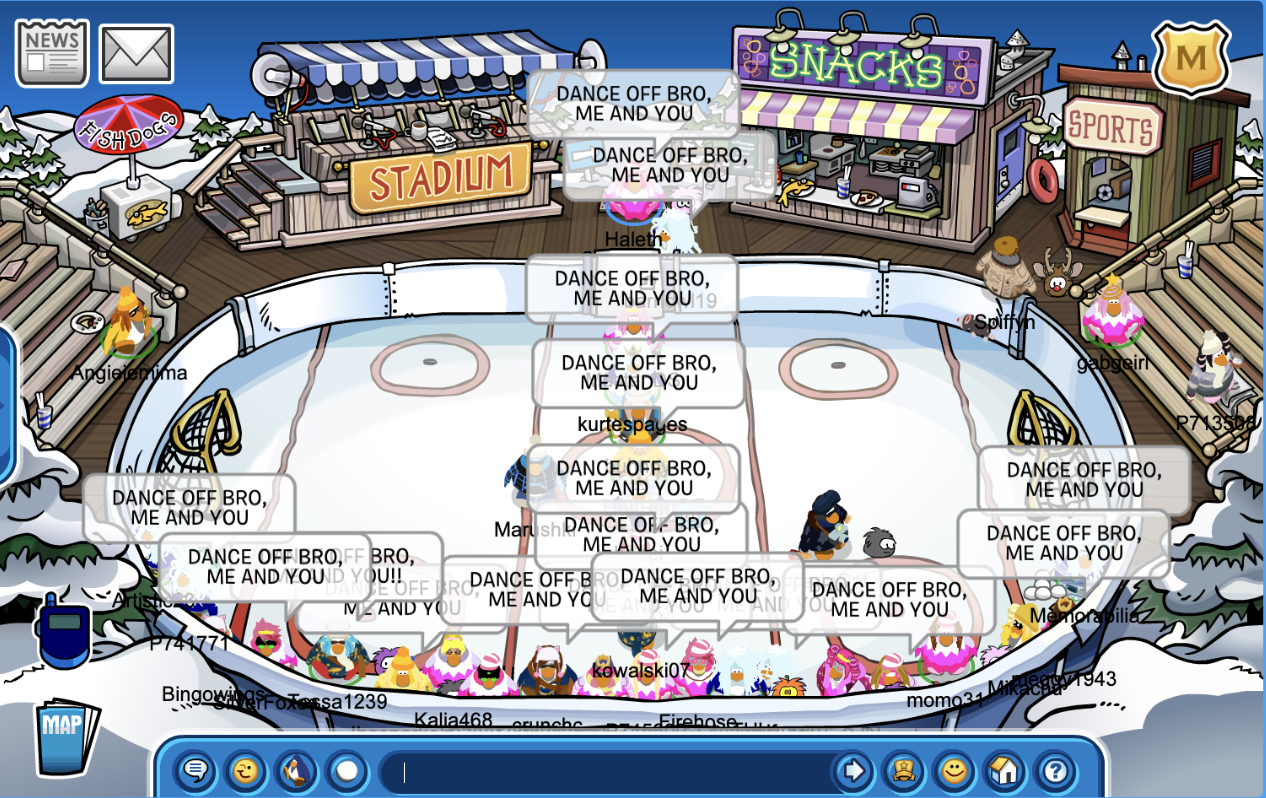Click the gold moderator M badge

[x=1190, y=58]
